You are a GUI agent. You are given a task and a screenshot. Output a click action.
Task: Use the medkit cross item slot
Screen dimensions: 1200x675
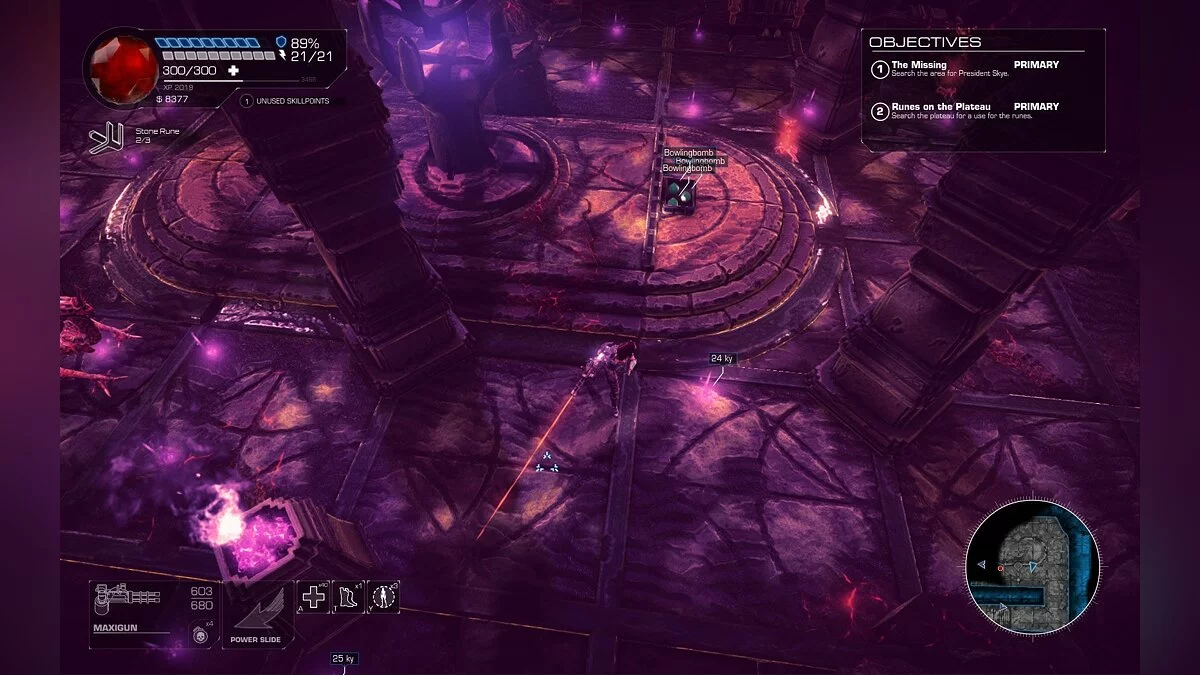click(314, 597)
